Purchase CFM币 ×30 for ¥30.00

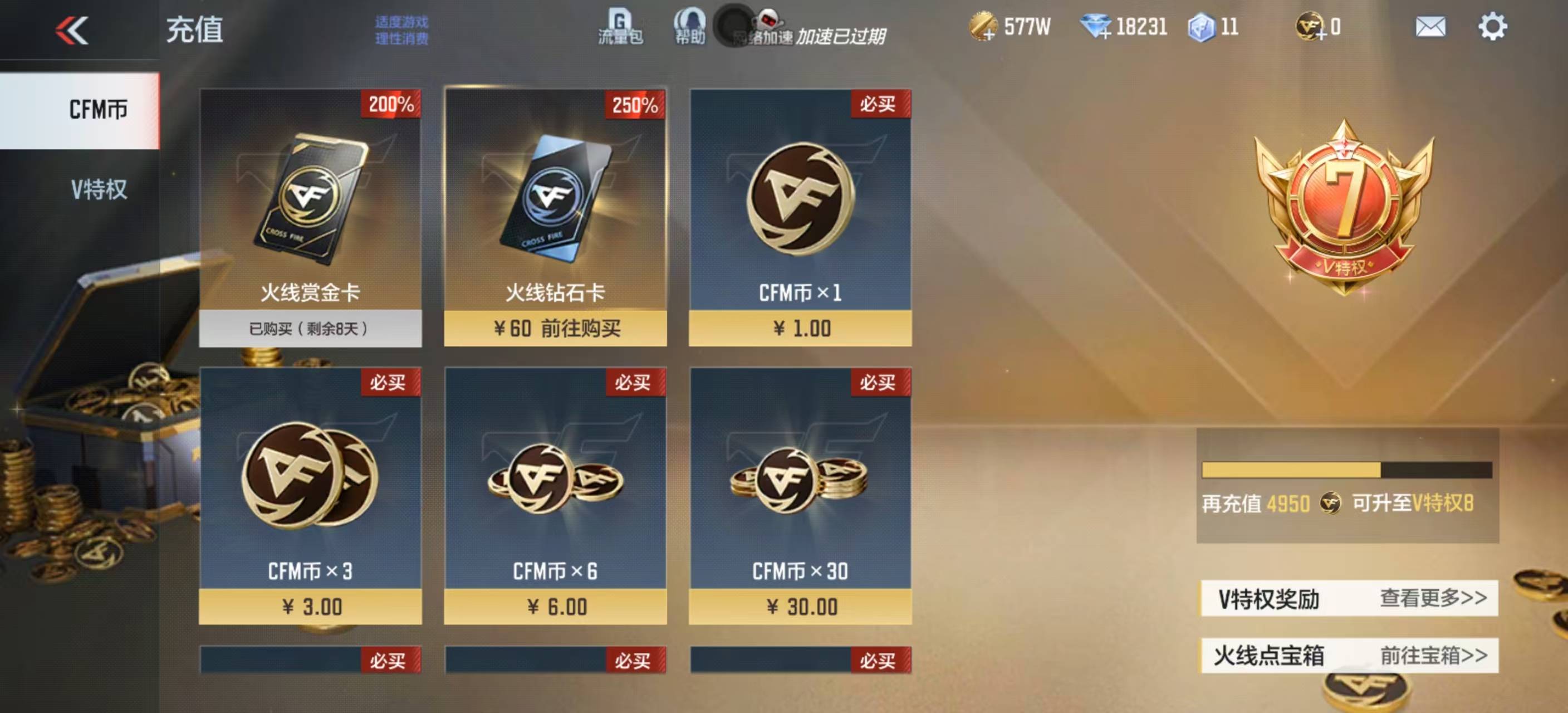(x=801, y=606)
